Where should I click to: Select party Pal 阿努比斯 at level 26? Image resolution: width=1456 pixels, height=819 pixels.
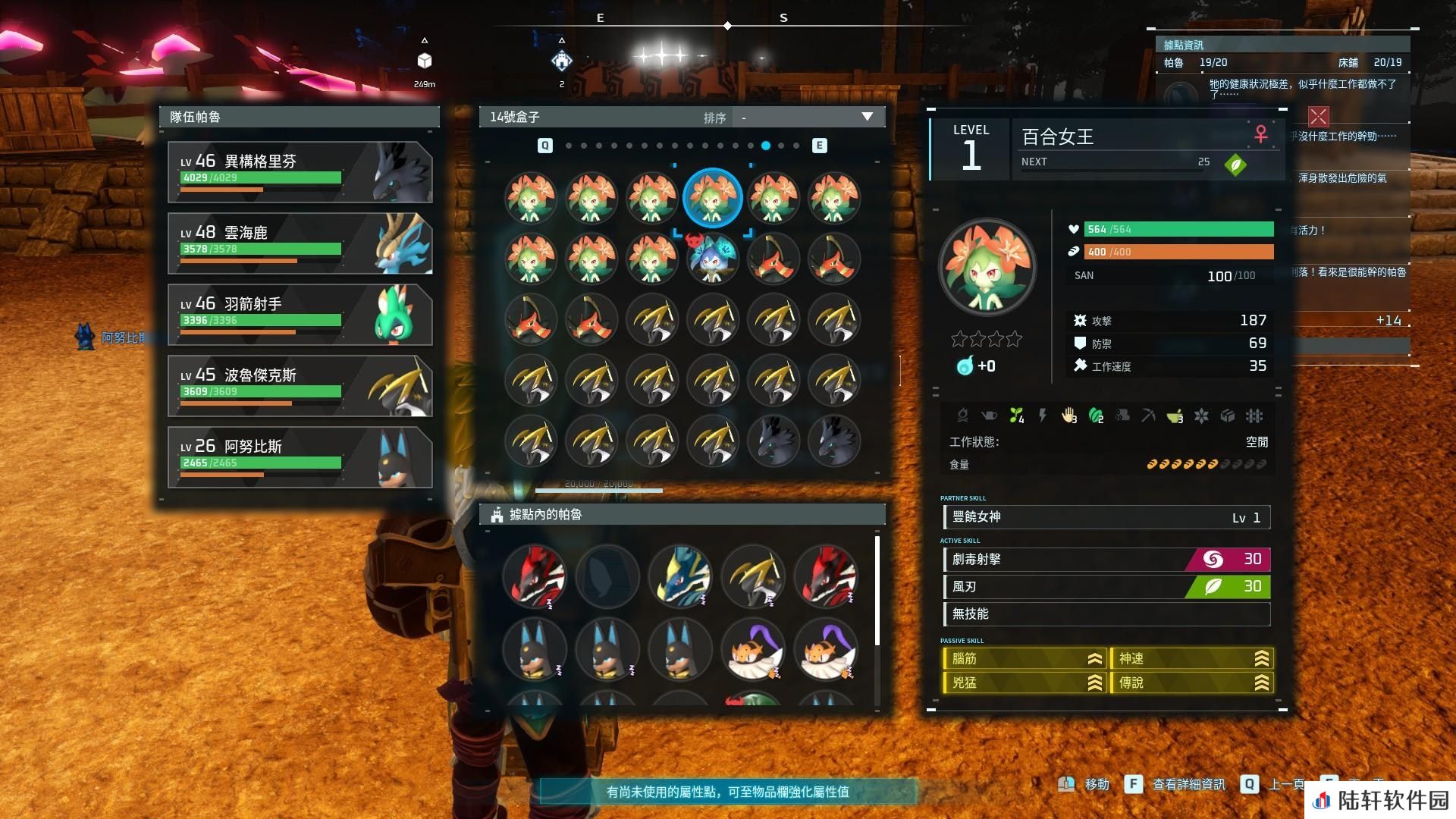[x=300, y=457]
